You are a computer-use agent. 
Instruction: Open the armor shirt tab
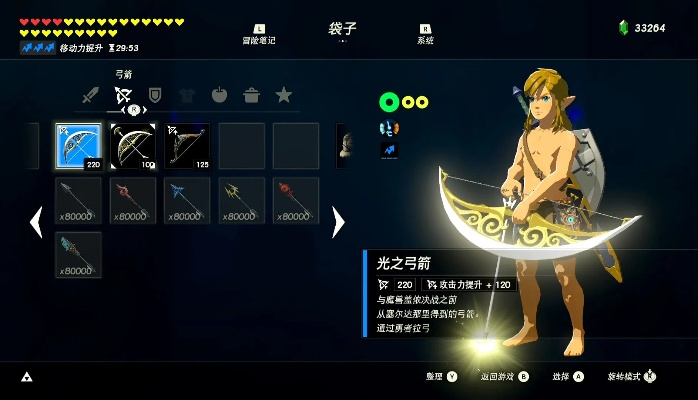click(187, 96)
